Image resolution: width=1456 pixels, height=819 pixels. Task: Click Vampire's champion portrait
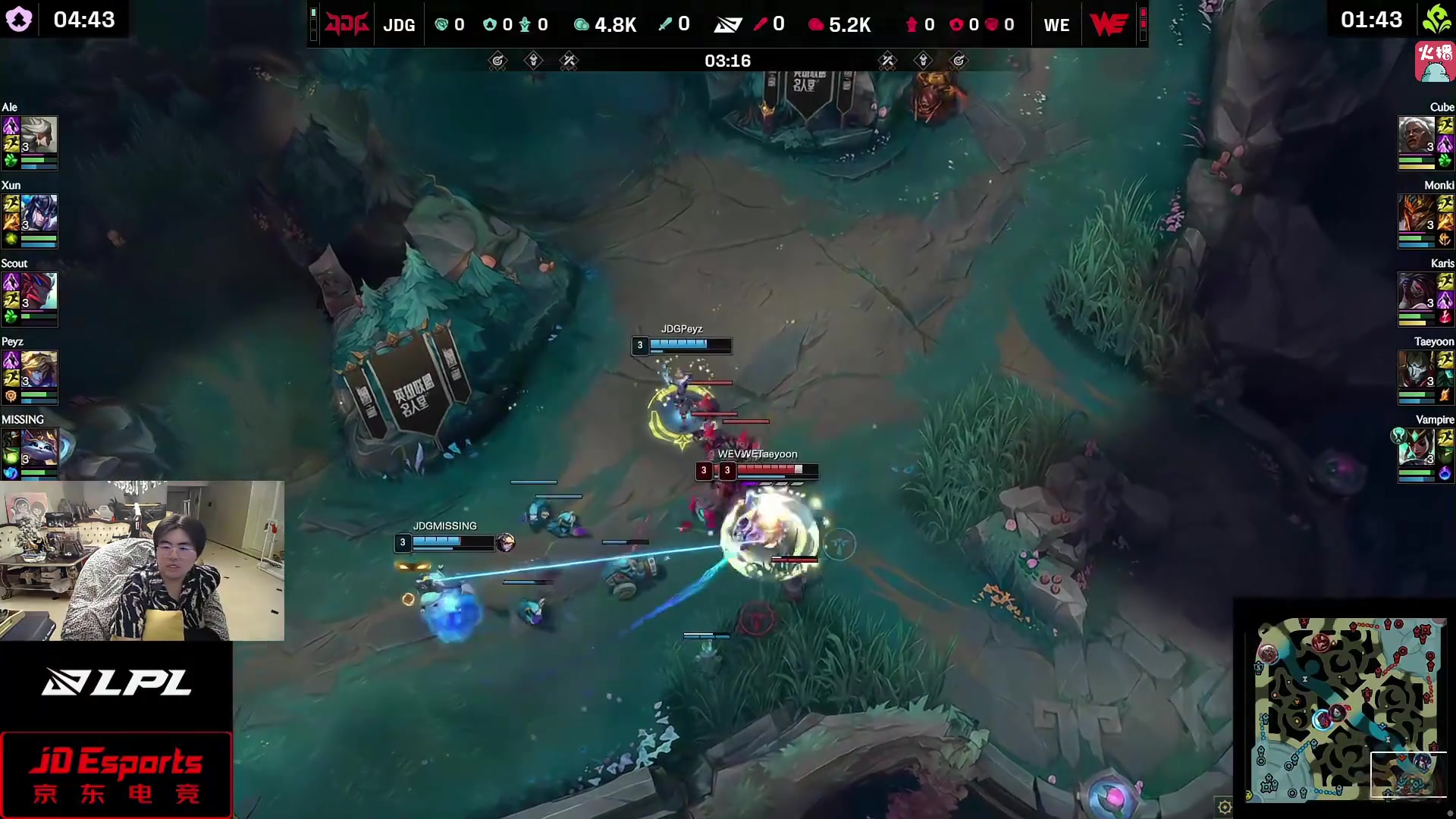[x=1416, y=448]
